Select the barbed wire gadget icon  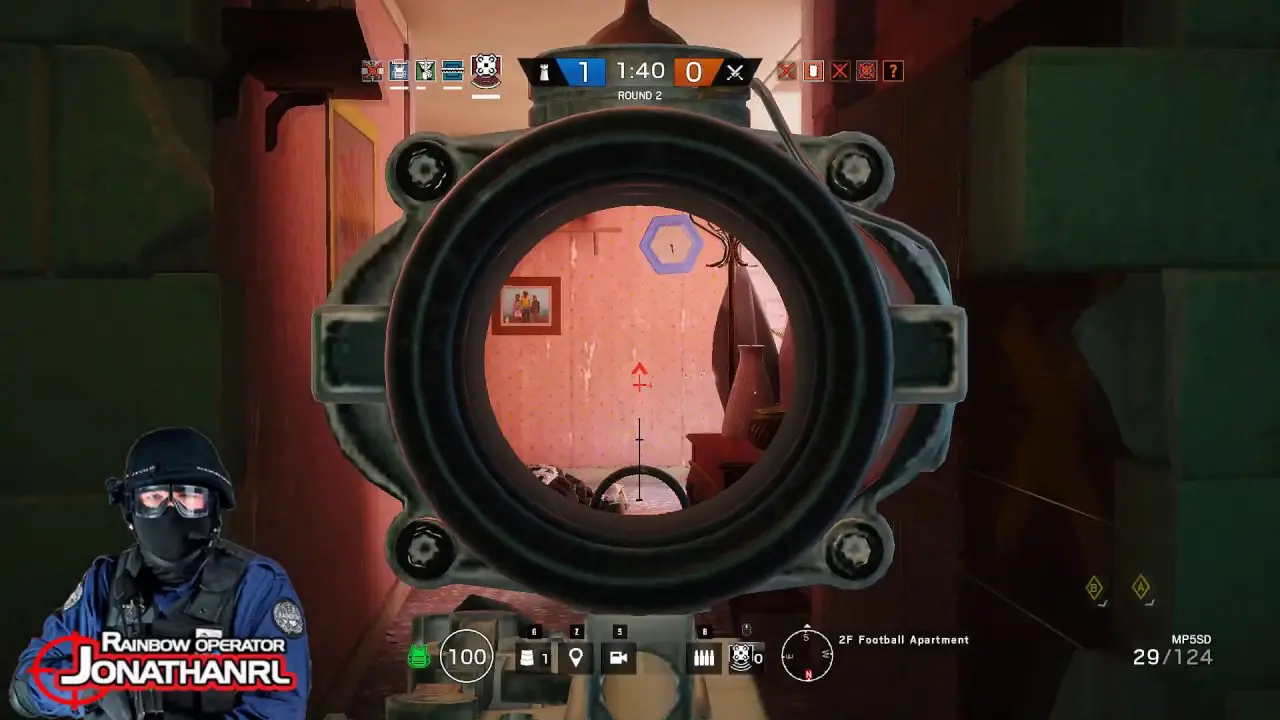528,657
